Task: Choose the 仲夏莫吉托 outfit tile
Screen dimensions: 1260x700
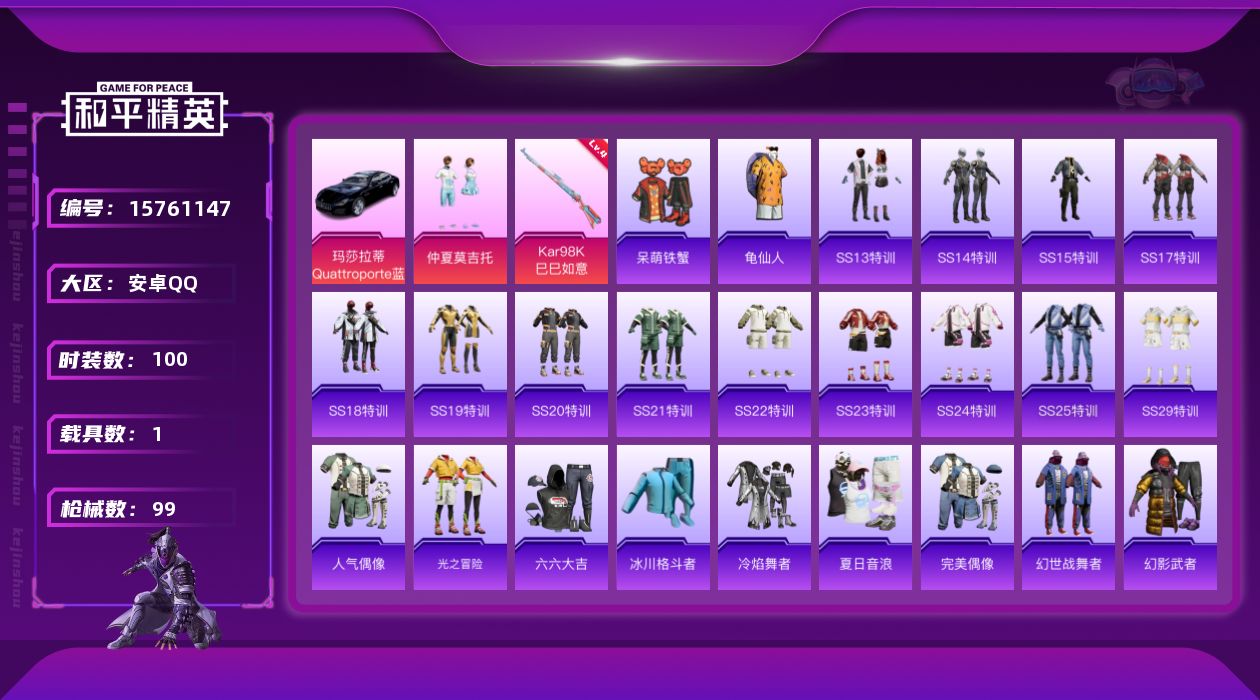Action: [x=460, y=211]
